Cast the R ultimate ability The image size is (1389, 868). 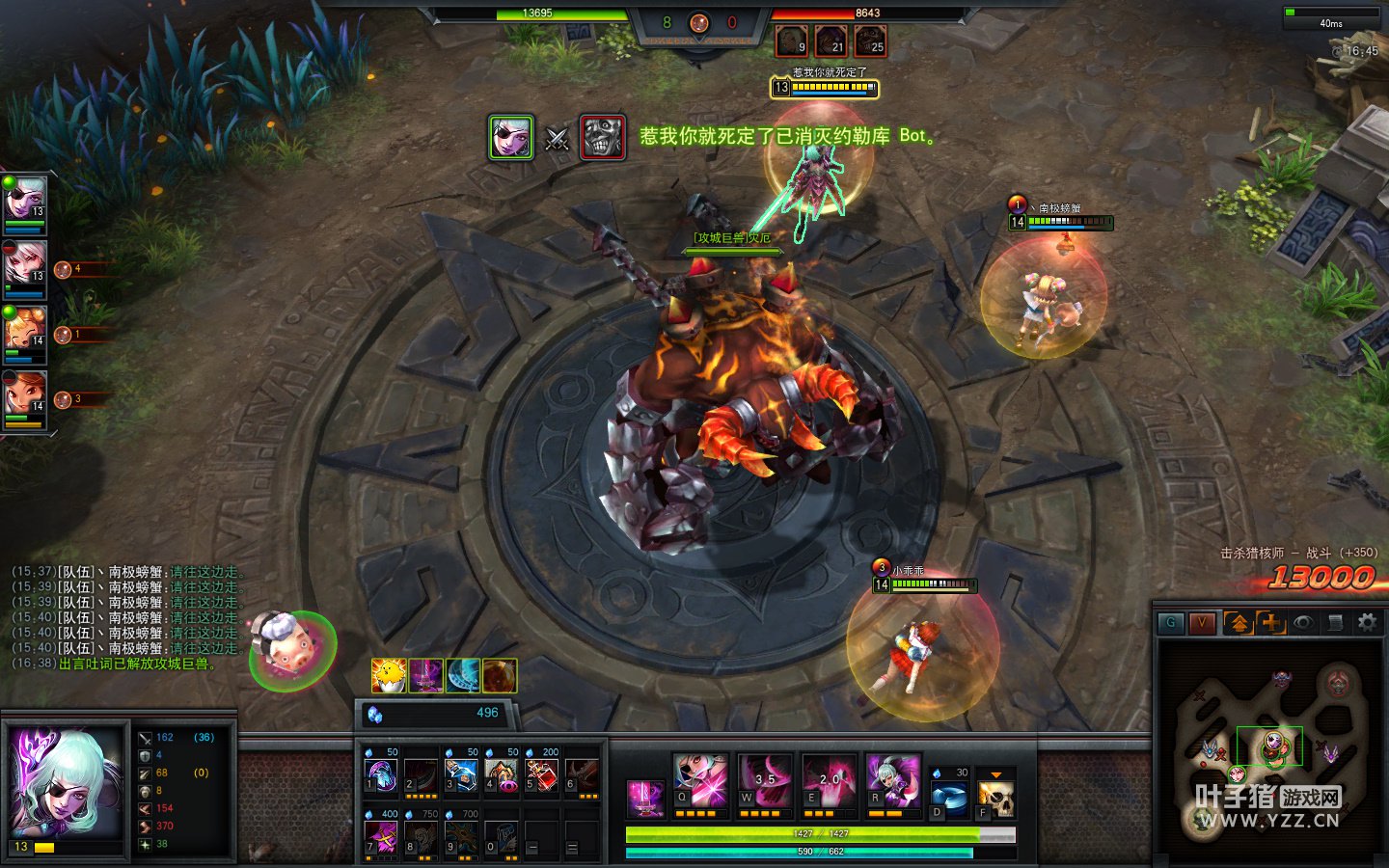pyautogui.click(x=893, y=779)
